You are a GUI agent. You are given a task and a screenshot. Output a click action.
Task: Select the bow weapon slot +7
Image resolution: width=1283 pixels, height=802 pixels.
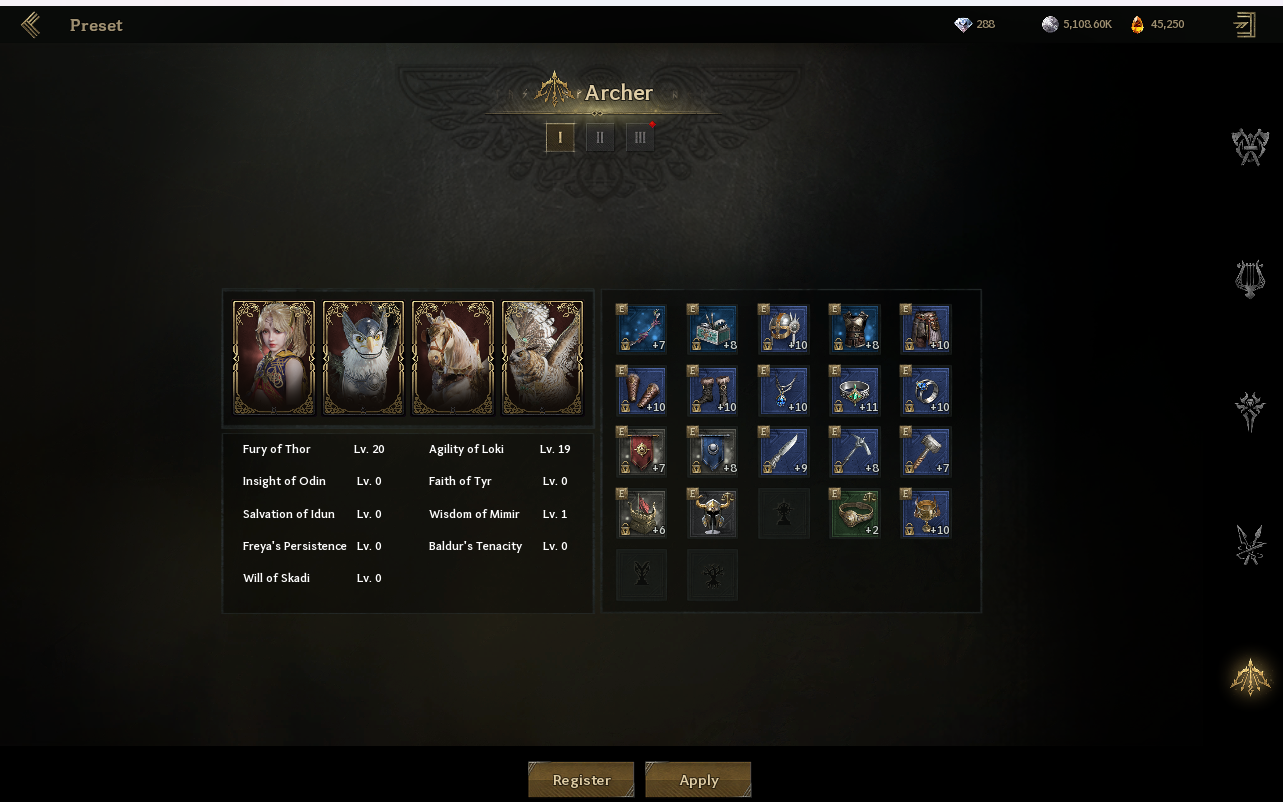click(642, 329)
